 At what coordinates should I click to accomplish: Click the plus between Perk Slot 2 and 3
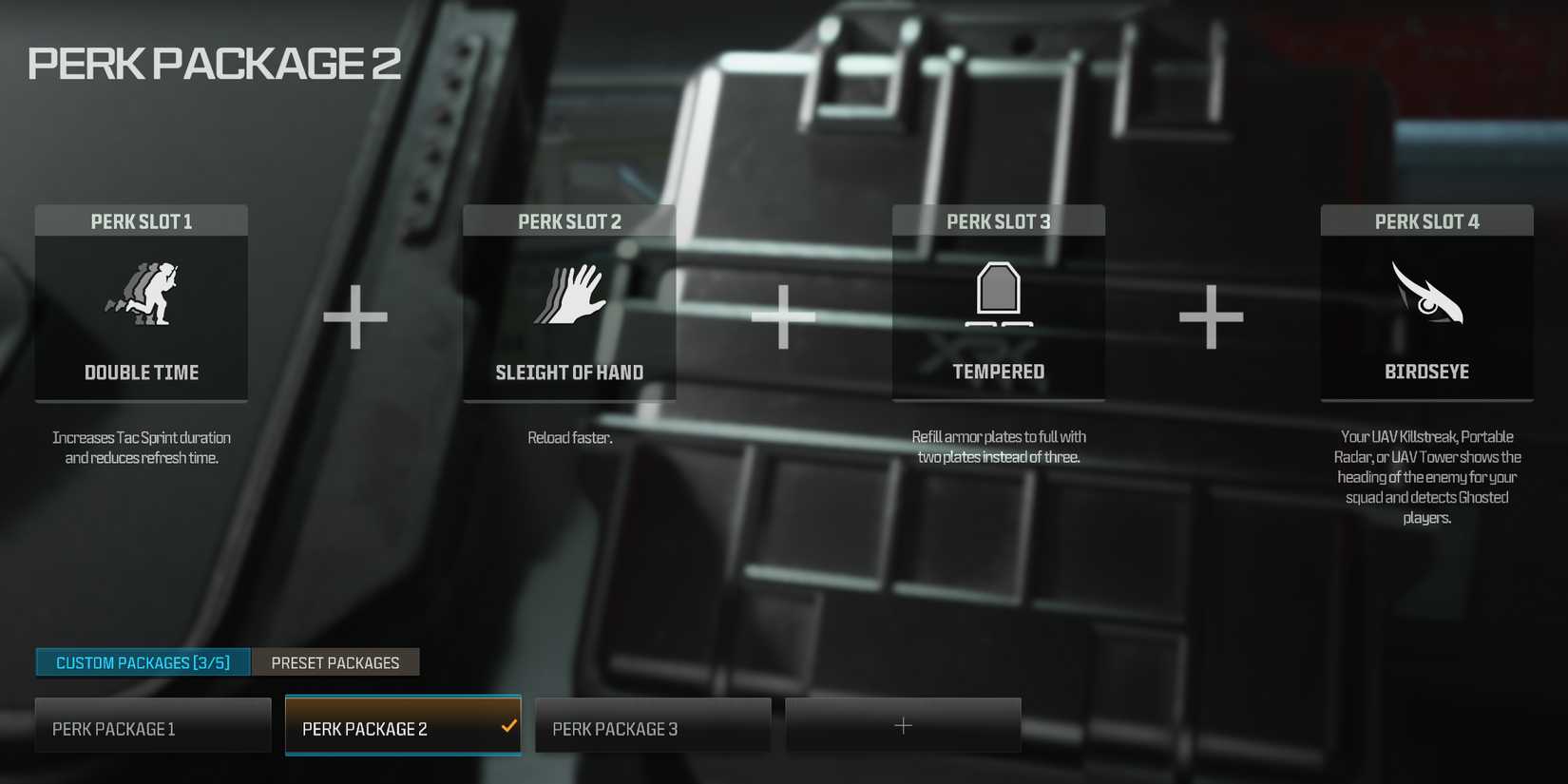[x=783, y=318]
